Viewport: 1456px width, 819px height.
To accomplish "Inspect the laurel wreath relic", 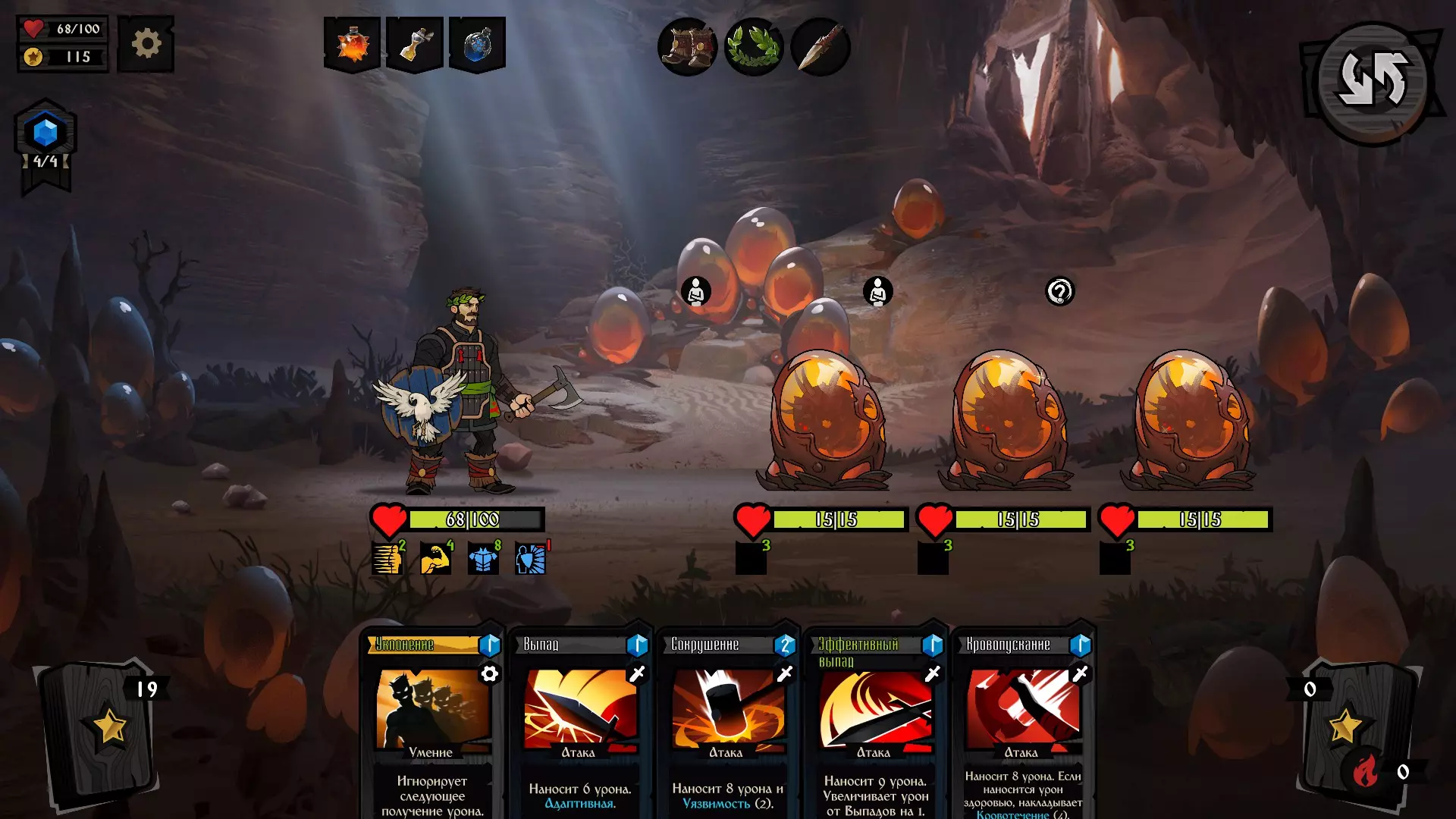I will click(x=754, y=47).
